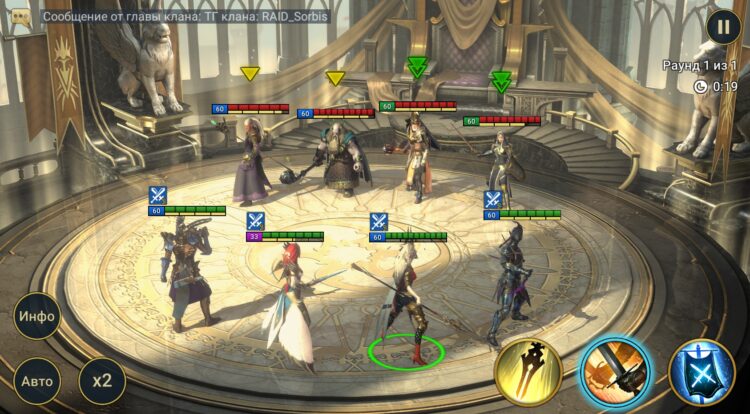The width and height of the screenshot is (750, 414).
Task: Toggle Авто auto-battle mode
Action: 36,380
